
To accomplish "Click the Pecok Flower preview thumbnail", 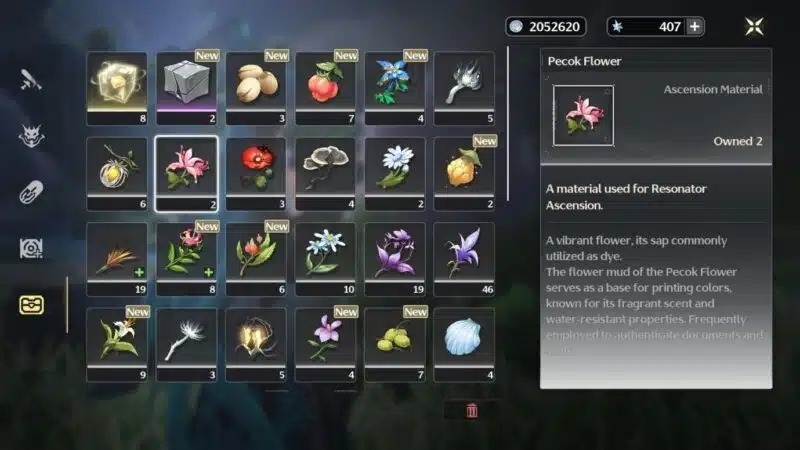I will tap(583, 116).
